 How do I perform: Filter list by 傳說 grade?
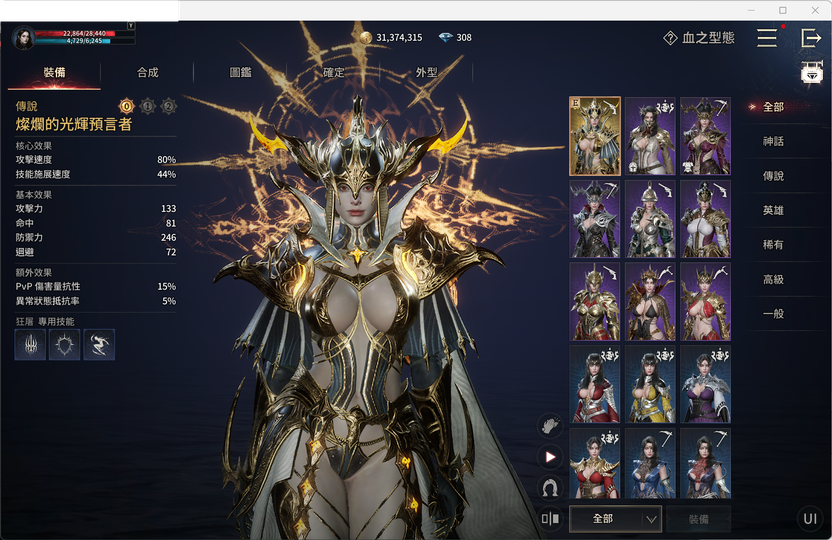[773, 176]
